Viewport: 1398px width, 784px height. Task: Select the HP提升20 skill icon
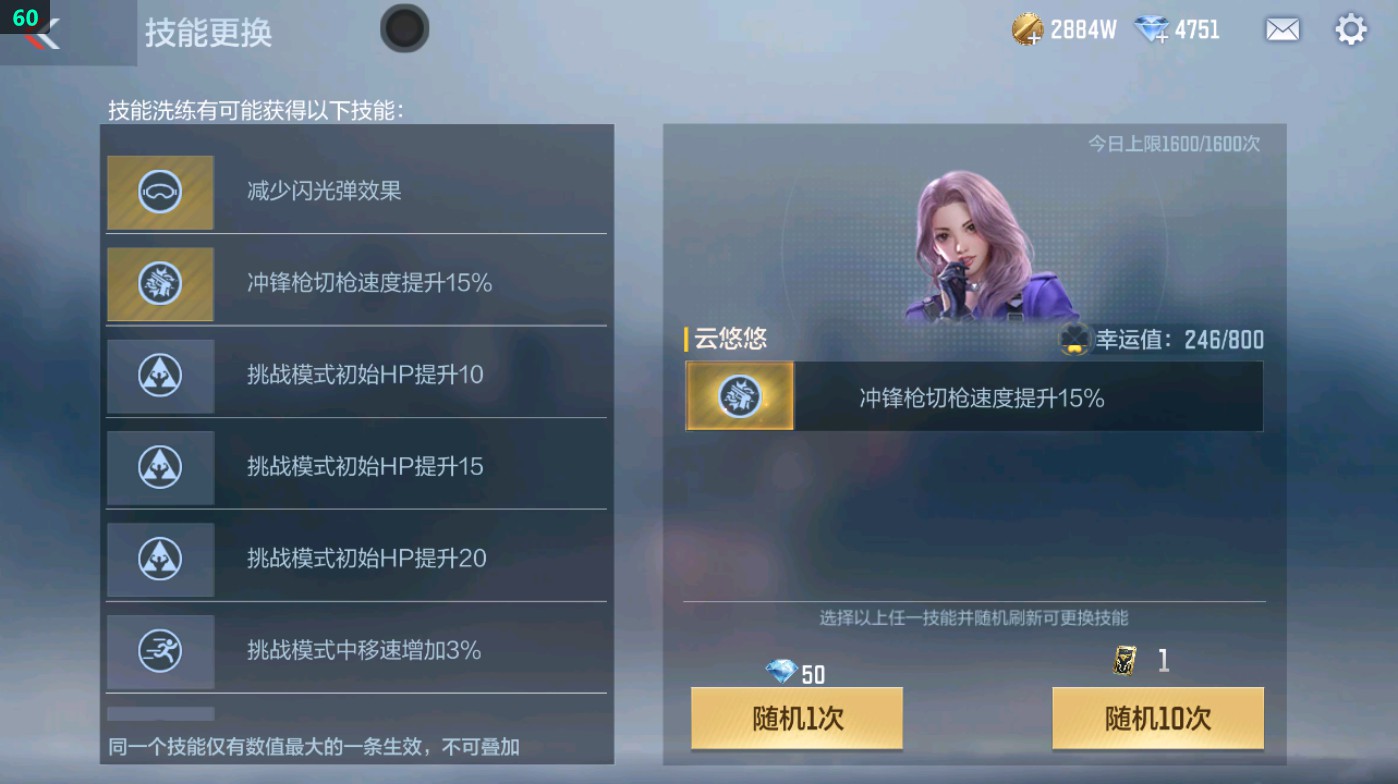click(x=160, y=559)
